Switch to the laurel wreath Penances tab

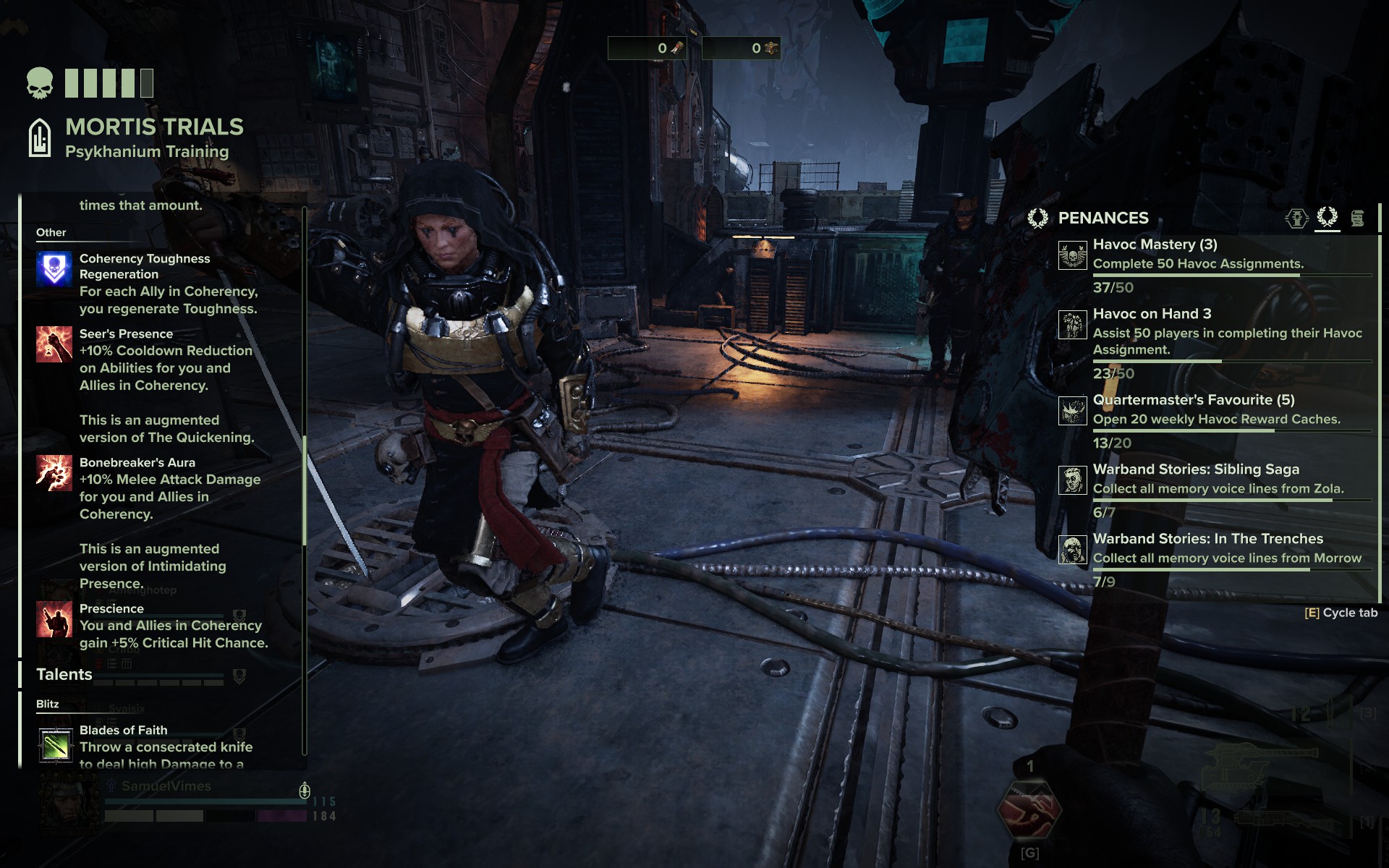click(1327, 217)
